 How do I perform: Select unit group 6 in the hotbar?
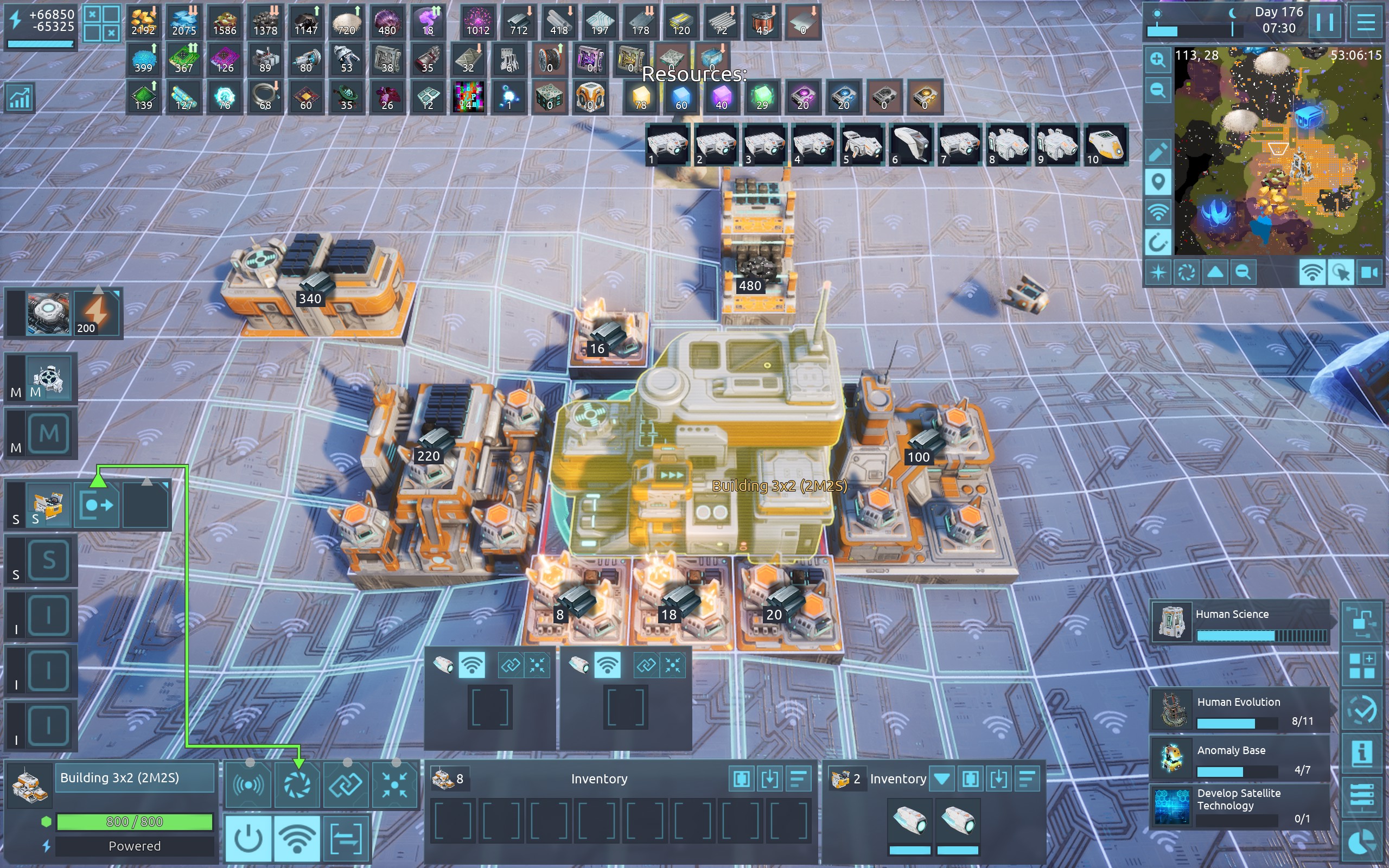pyautogui.click(x=910, y=145)
